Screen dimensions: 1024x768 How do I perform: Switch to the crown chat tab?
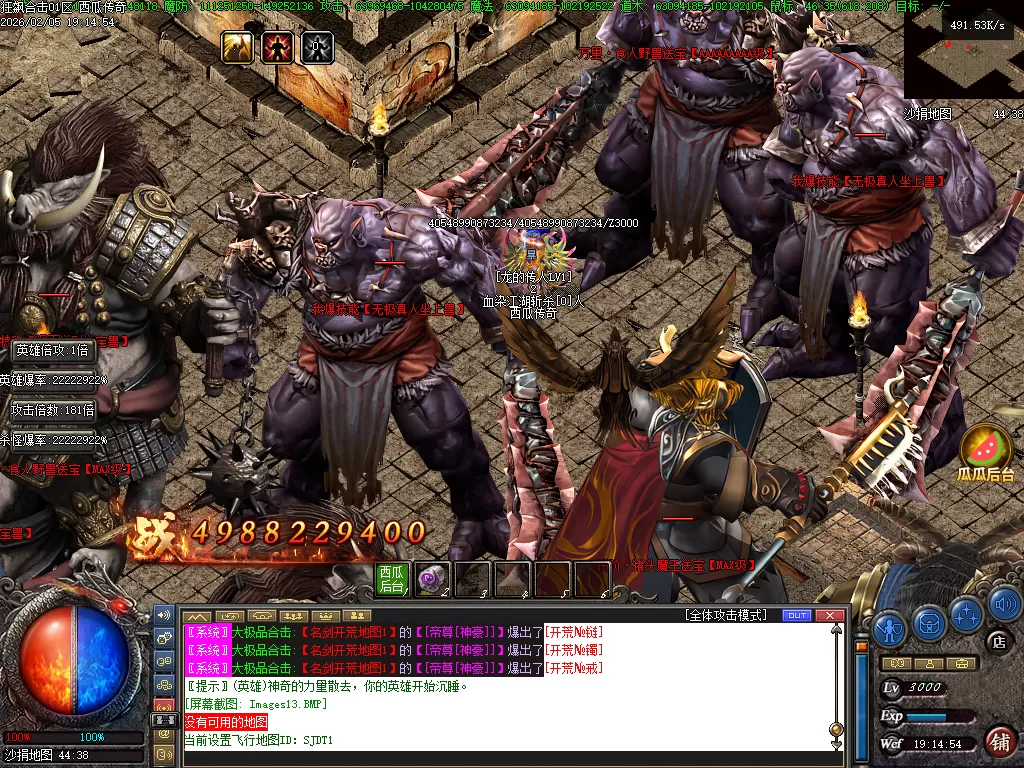point(327,615)
